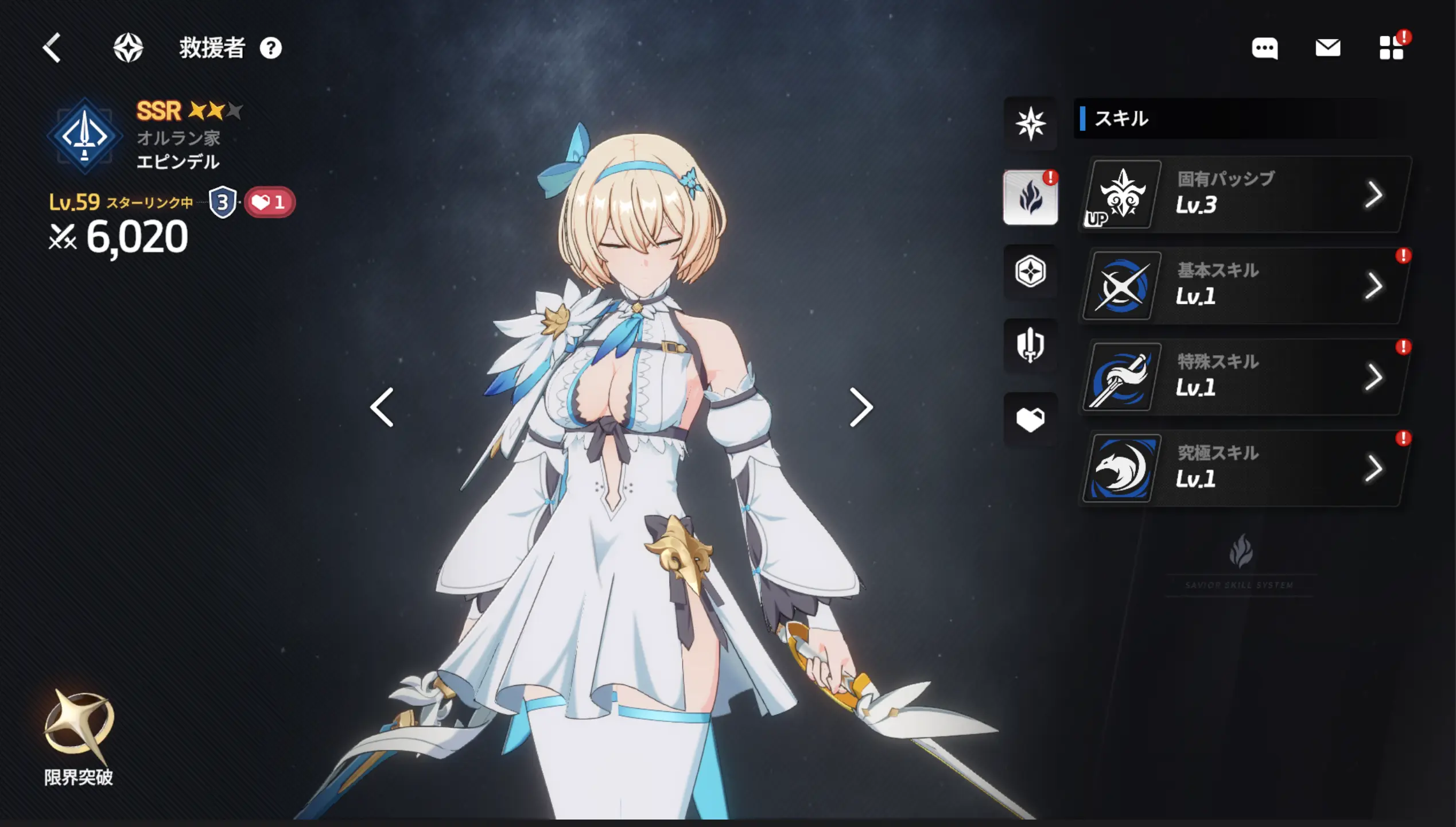Tap the red heart affinity badge
1456x827 pixels.
pos(270,202)
